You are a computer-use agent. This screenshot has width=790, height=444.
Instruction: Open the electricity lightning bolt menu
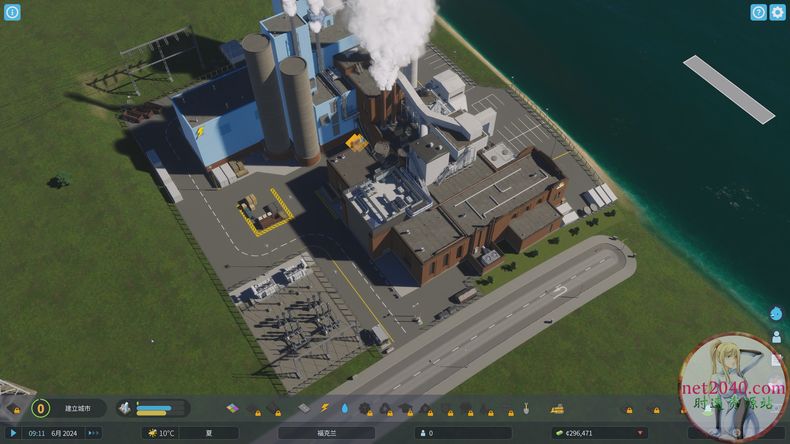click(324, 408)
